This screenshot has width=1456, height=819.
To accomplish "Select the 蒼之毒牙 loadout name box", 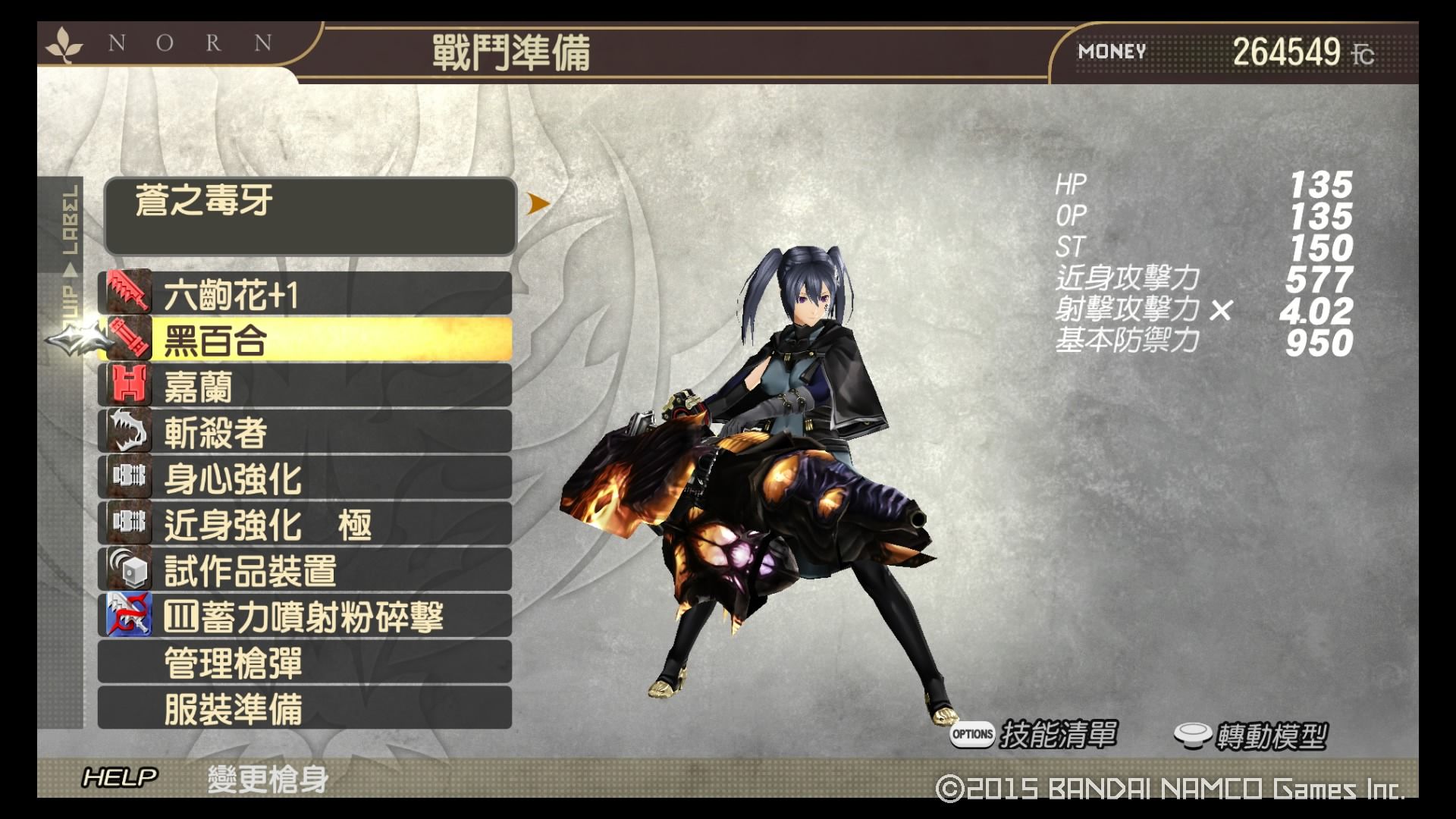I will (310, 216).
